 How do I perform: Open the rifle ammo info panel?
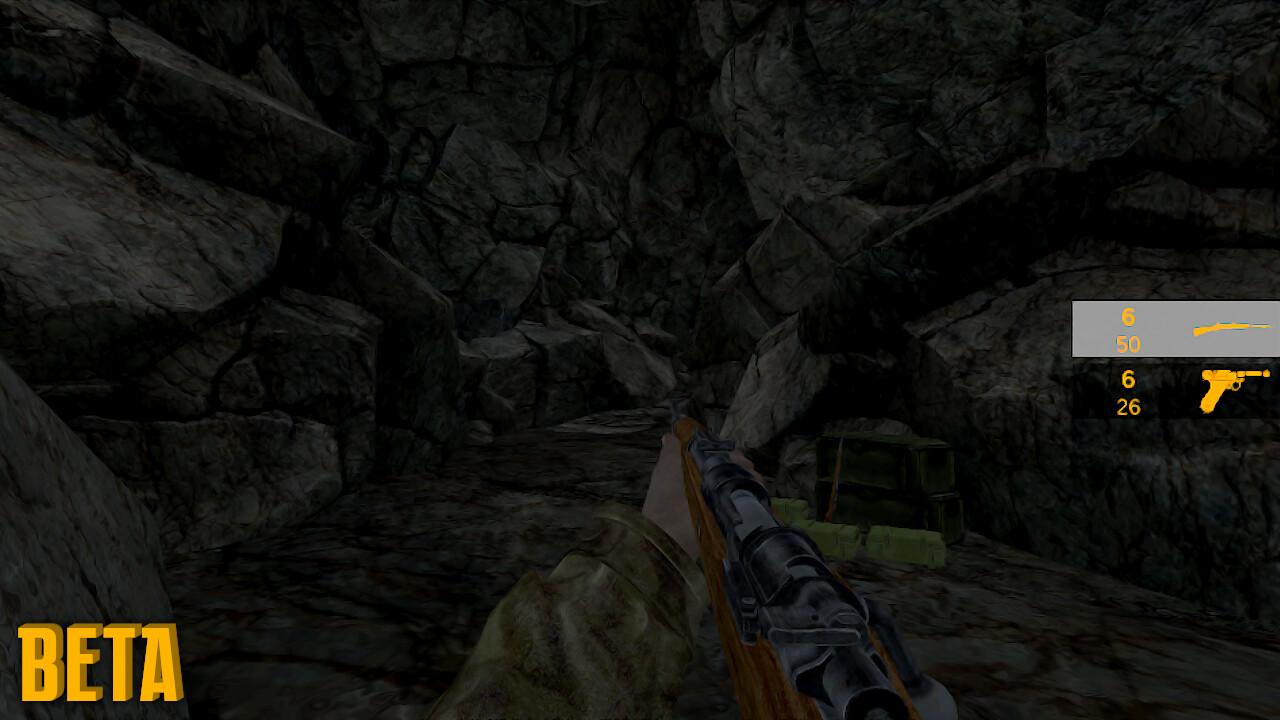click(x=1128, y=330)
